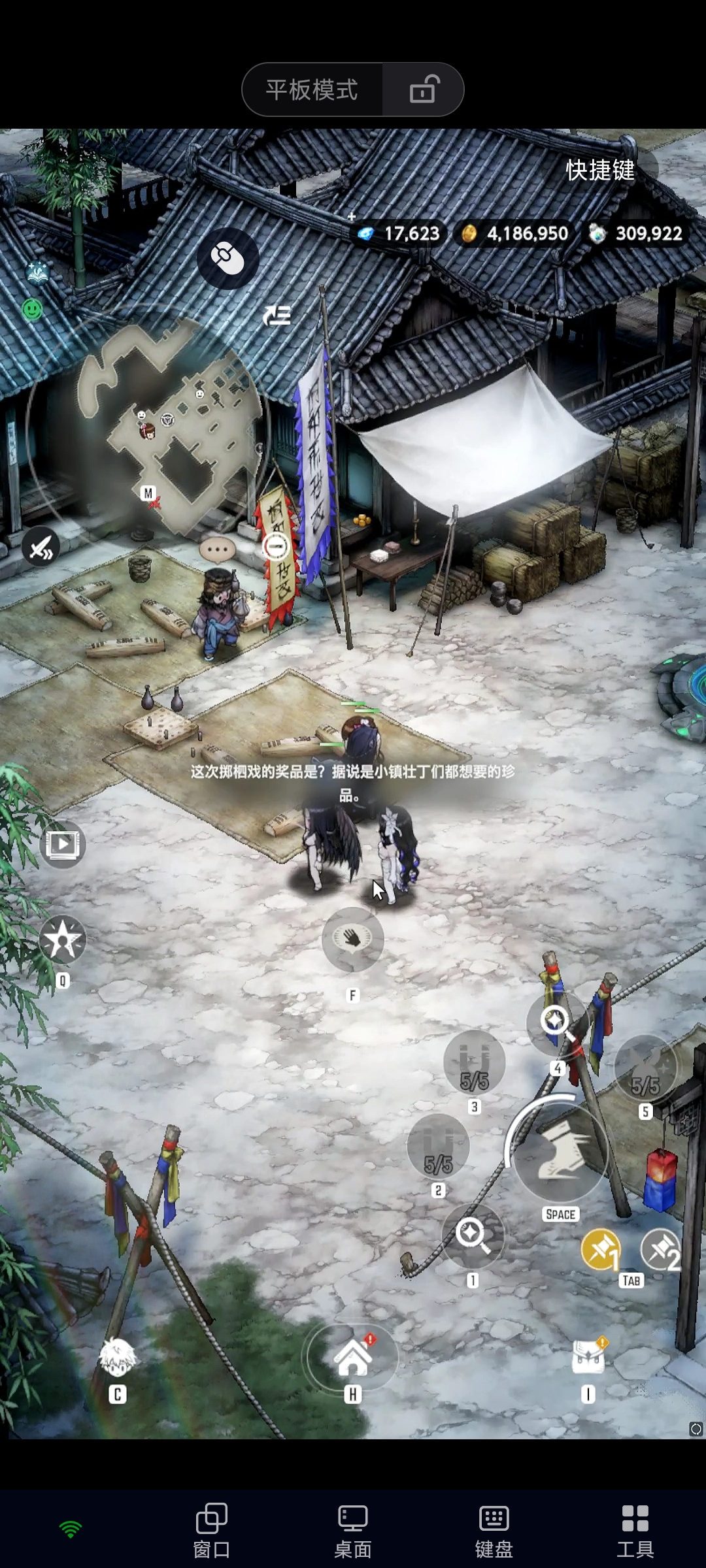Open the home menu button
This screenshot has height=1568, width=706.
[353, 1358]
